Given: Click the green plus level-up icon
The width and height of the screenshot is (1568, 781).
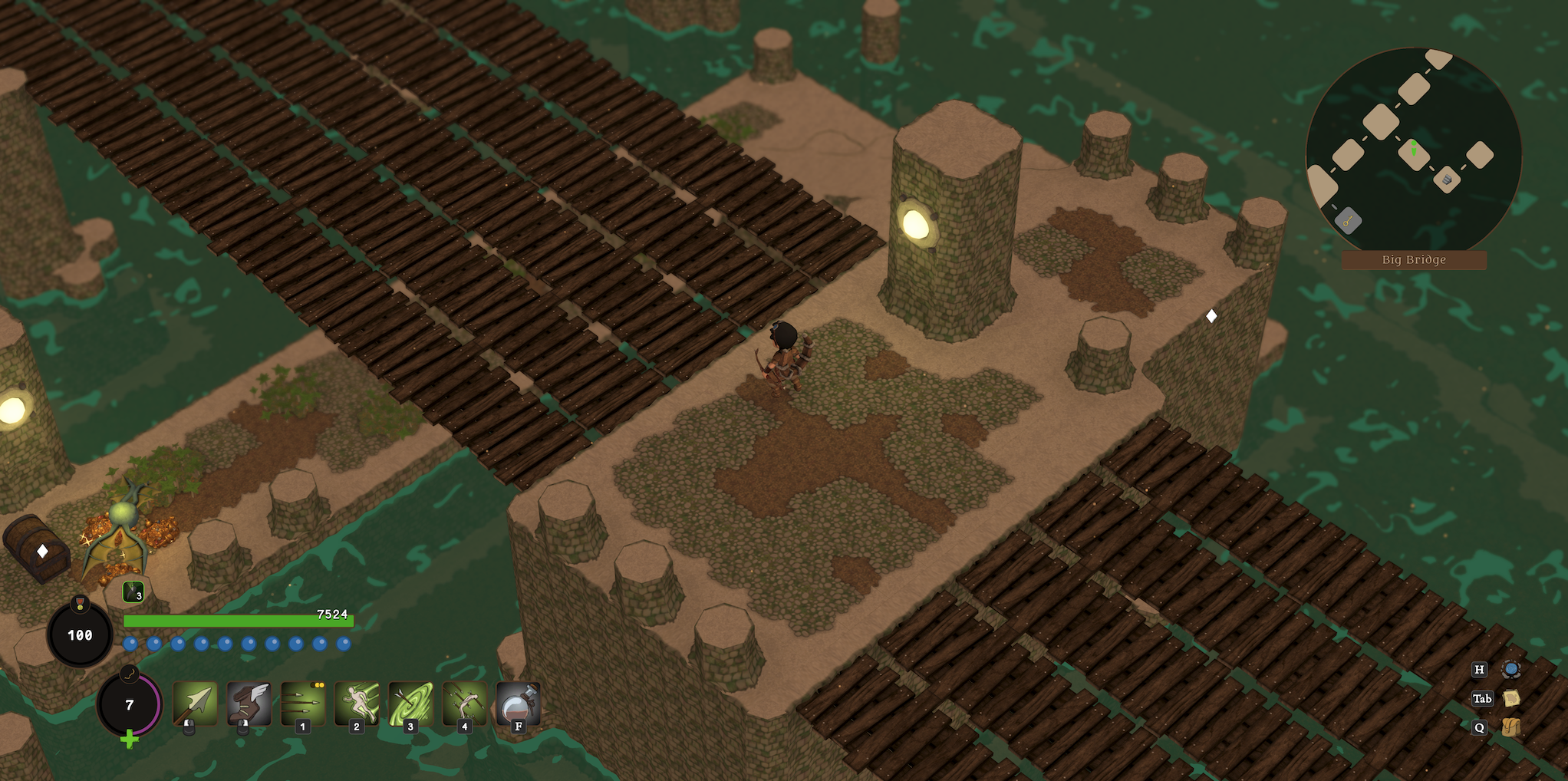Looking at the screenshot, I should coord(130,740).
